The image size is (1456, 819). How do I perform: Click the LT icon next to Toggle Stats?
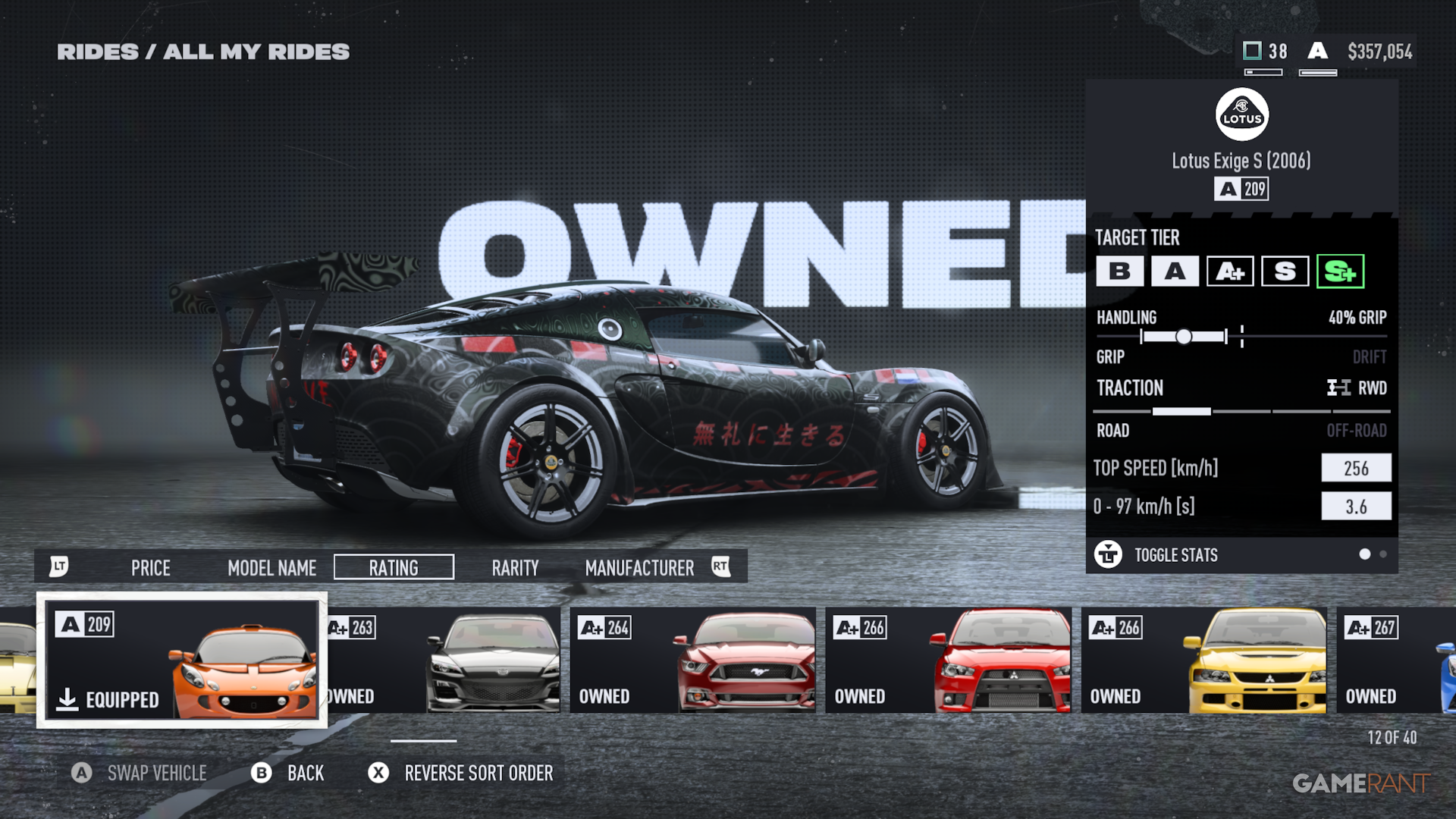tap(1109, 555)
